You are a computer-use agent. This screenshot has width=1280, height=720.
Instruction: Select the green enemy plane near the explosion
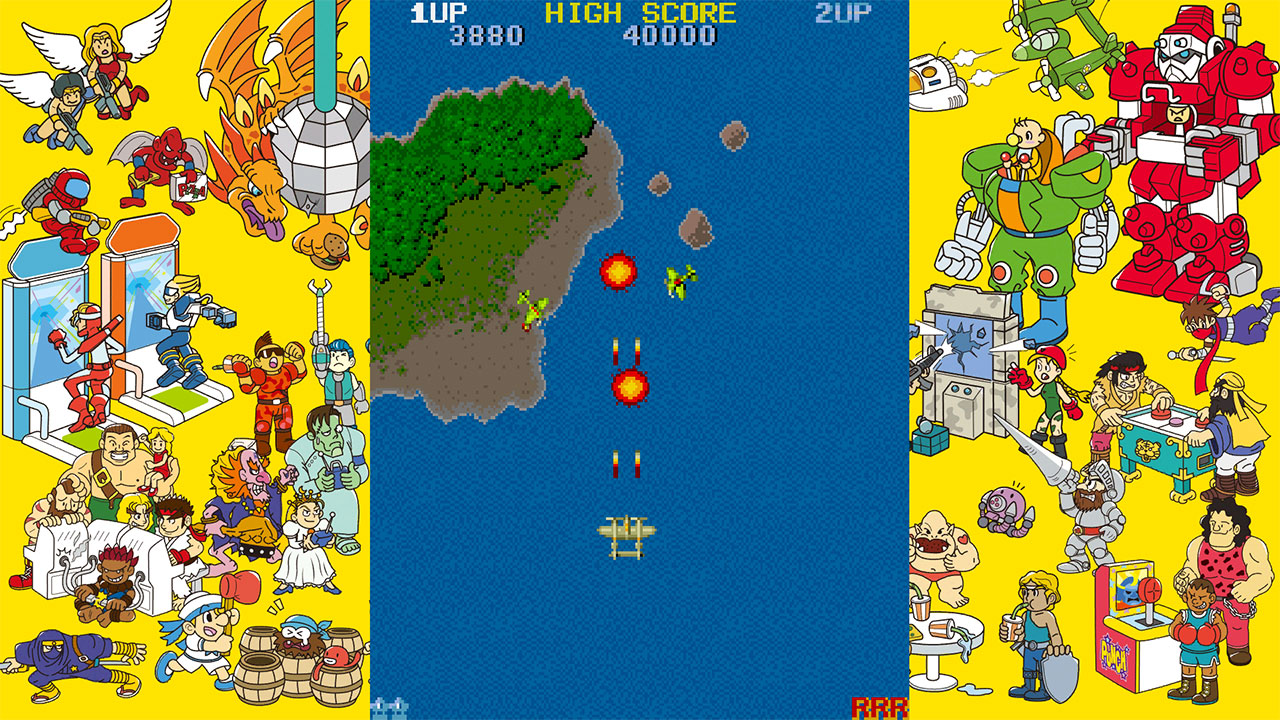pos(677,279)
